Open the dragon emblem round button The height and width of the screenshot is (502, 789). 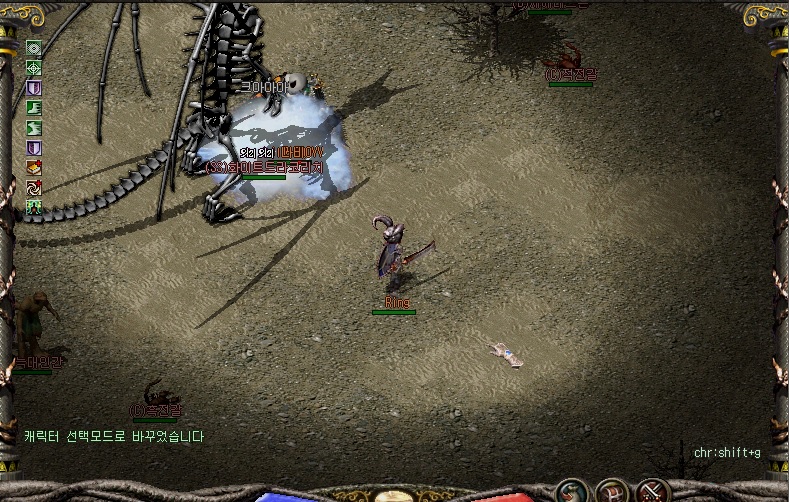[x=573, y=491]
